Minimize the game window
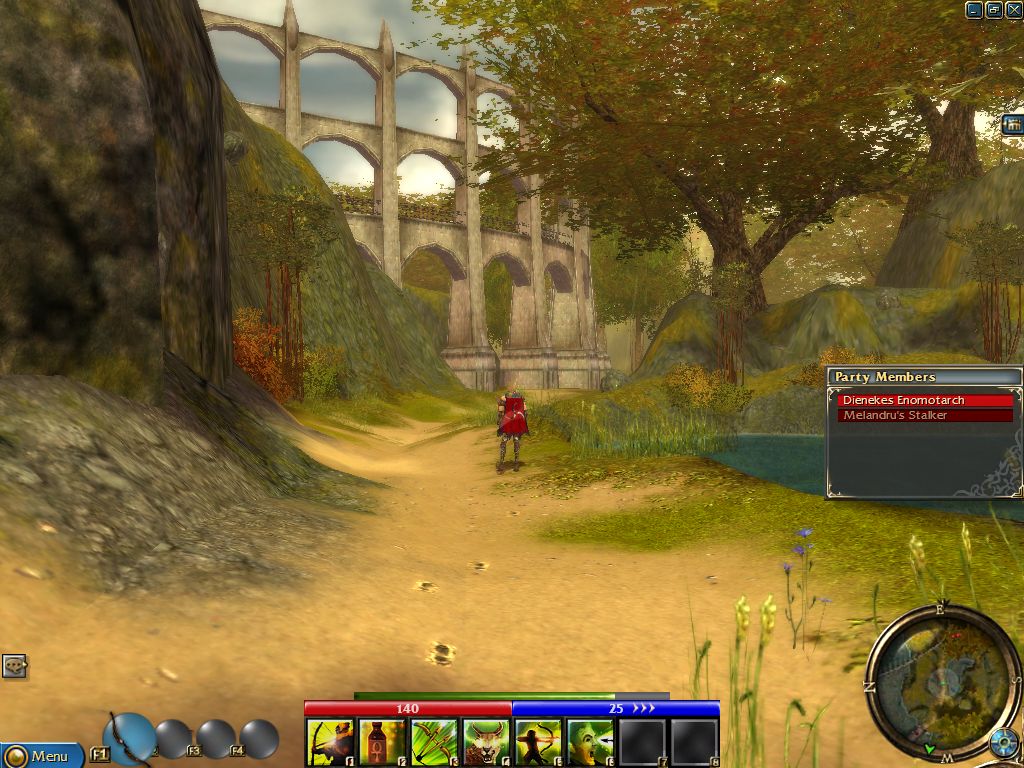The image size is (1024, 768). [x=974, y=10]
